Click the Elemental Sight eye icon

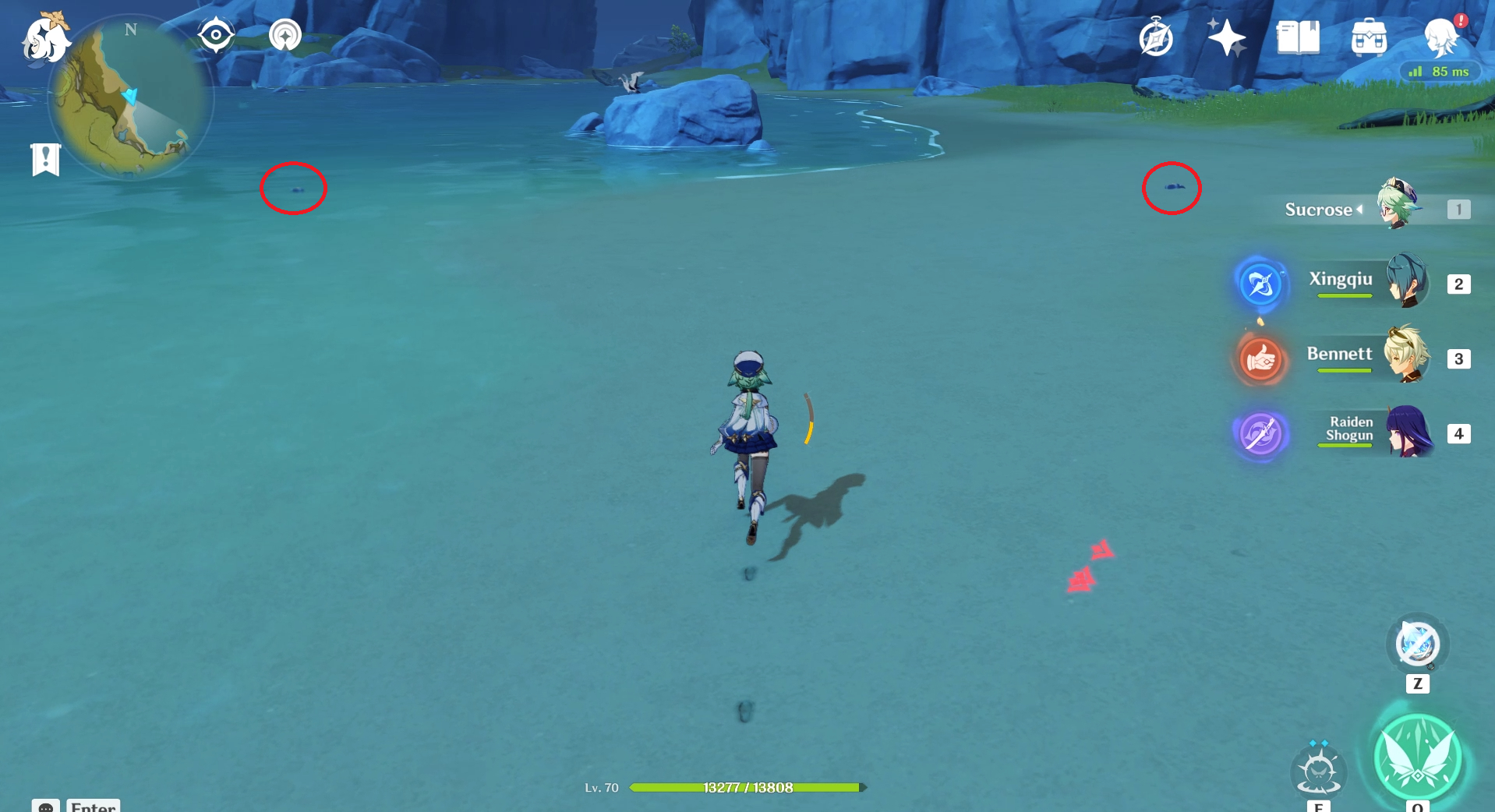pyautogui.click(x=215, y=33)
